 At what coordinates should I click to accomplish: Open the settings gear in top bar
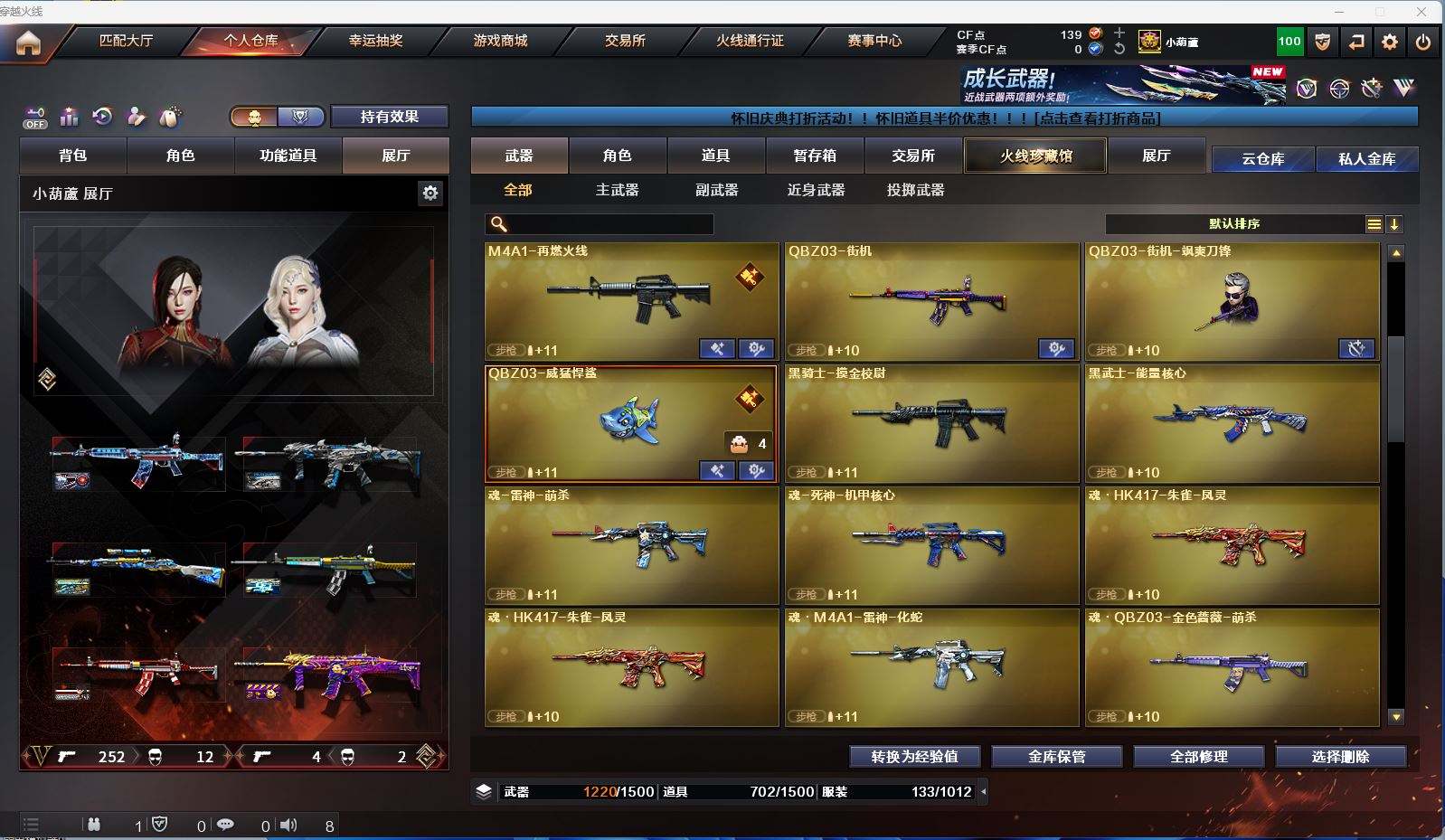tap(1390, 42)
